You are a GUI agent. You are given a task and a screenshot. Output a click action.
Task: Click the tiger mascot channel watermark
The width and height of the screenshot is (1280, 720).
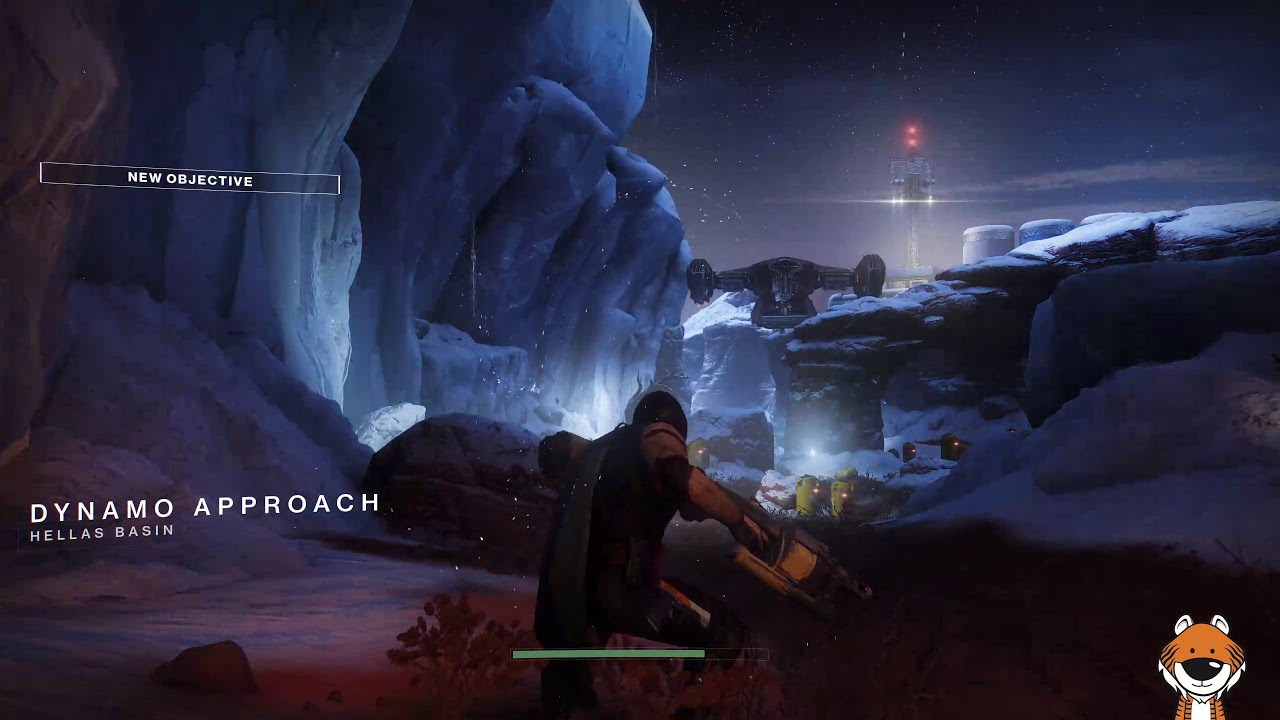point(1201,664)
